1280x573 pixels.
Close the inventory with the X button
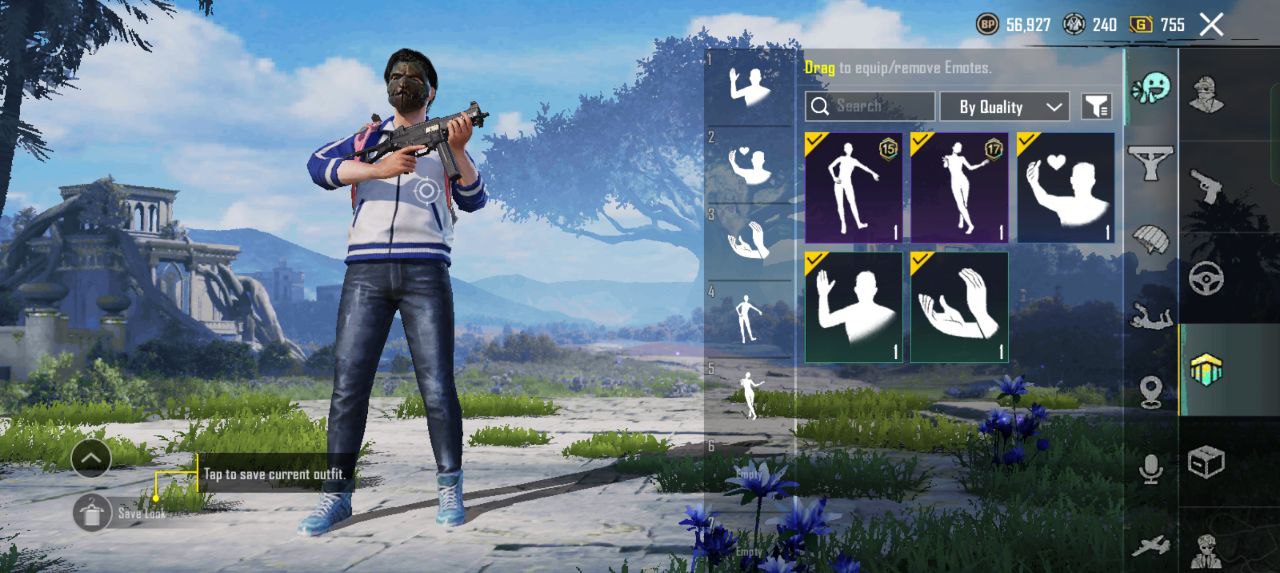[1211, 25]
